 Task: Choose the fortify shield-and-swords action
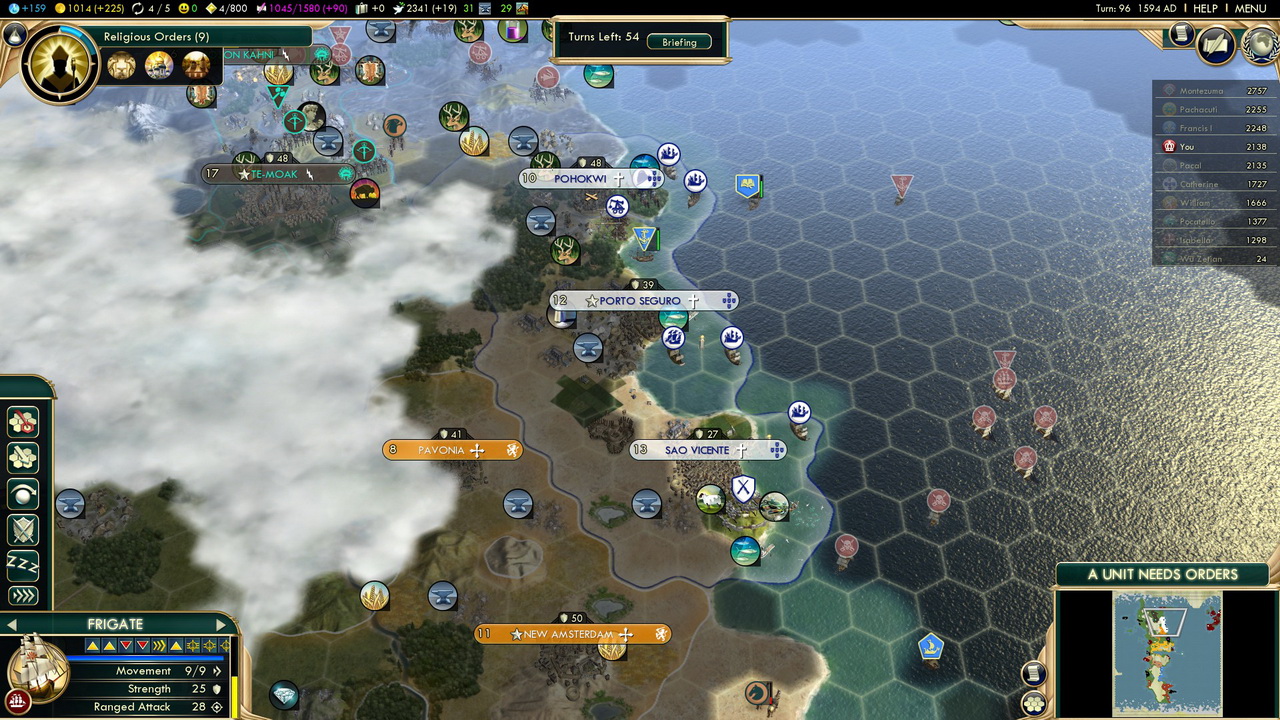(22, 529)
